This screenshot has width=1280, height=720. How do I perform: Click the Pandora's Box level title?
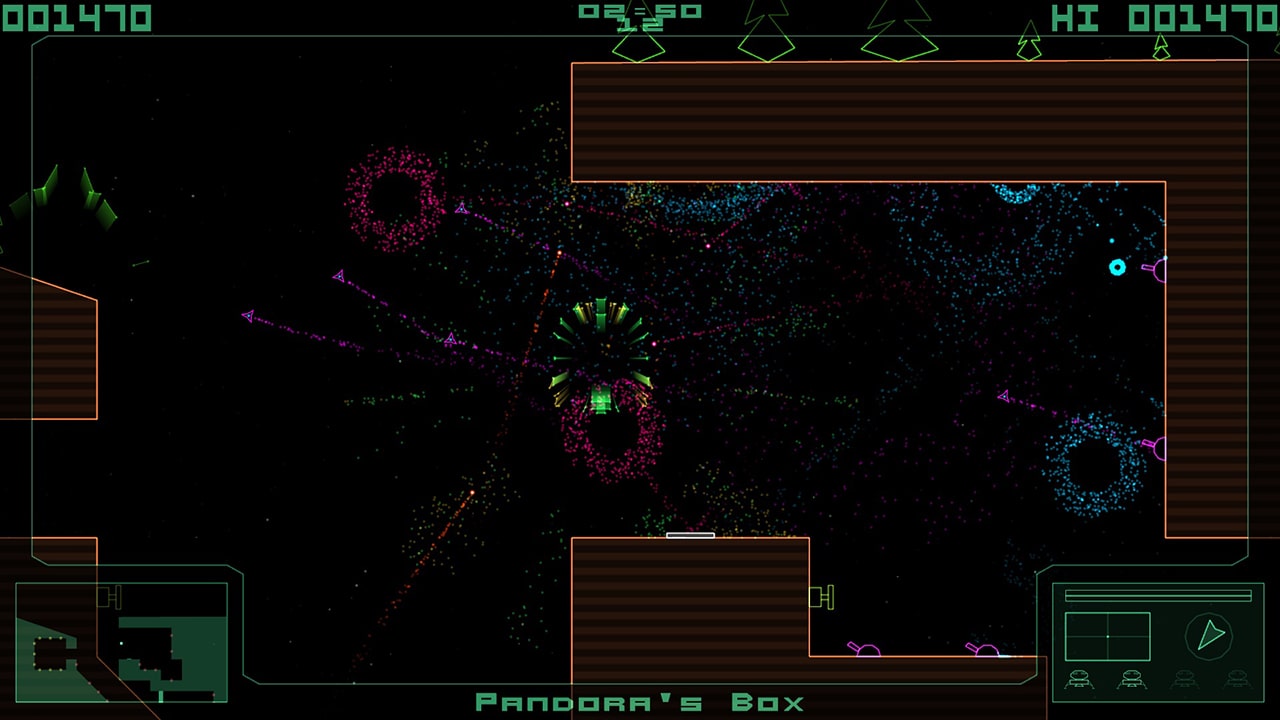(640, 702)
